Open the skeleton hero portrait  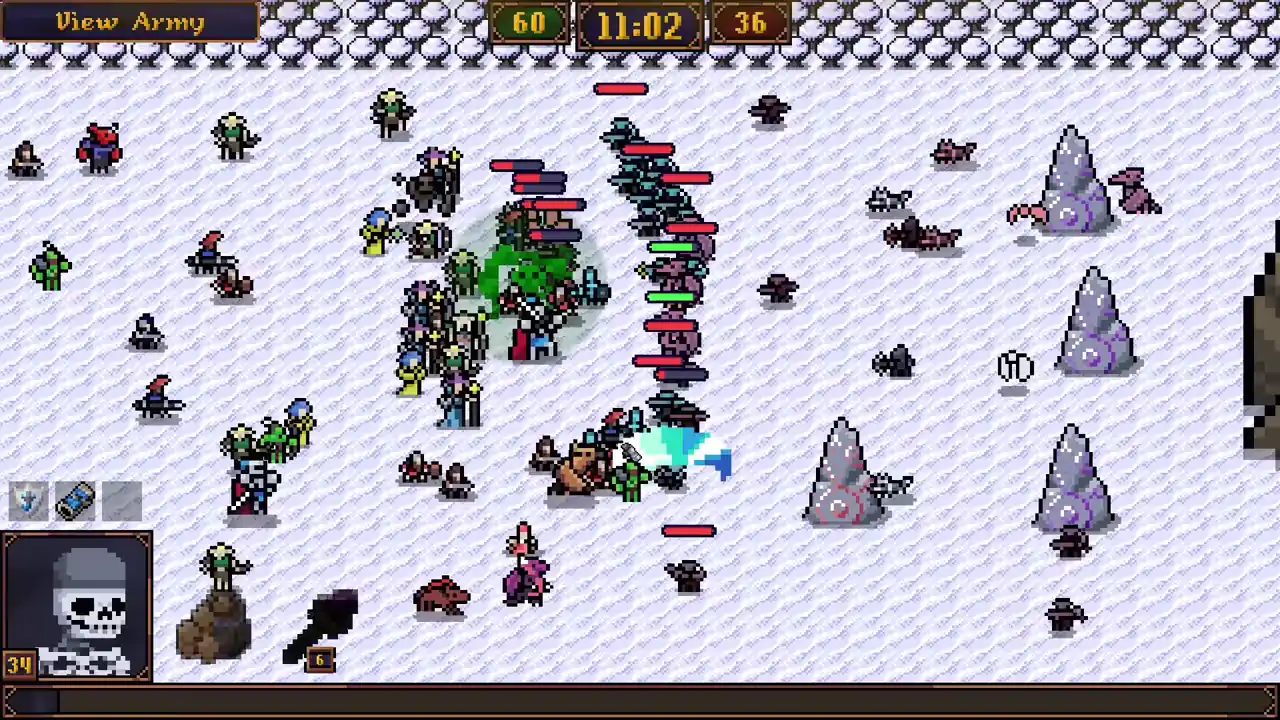tap(78, 607)
